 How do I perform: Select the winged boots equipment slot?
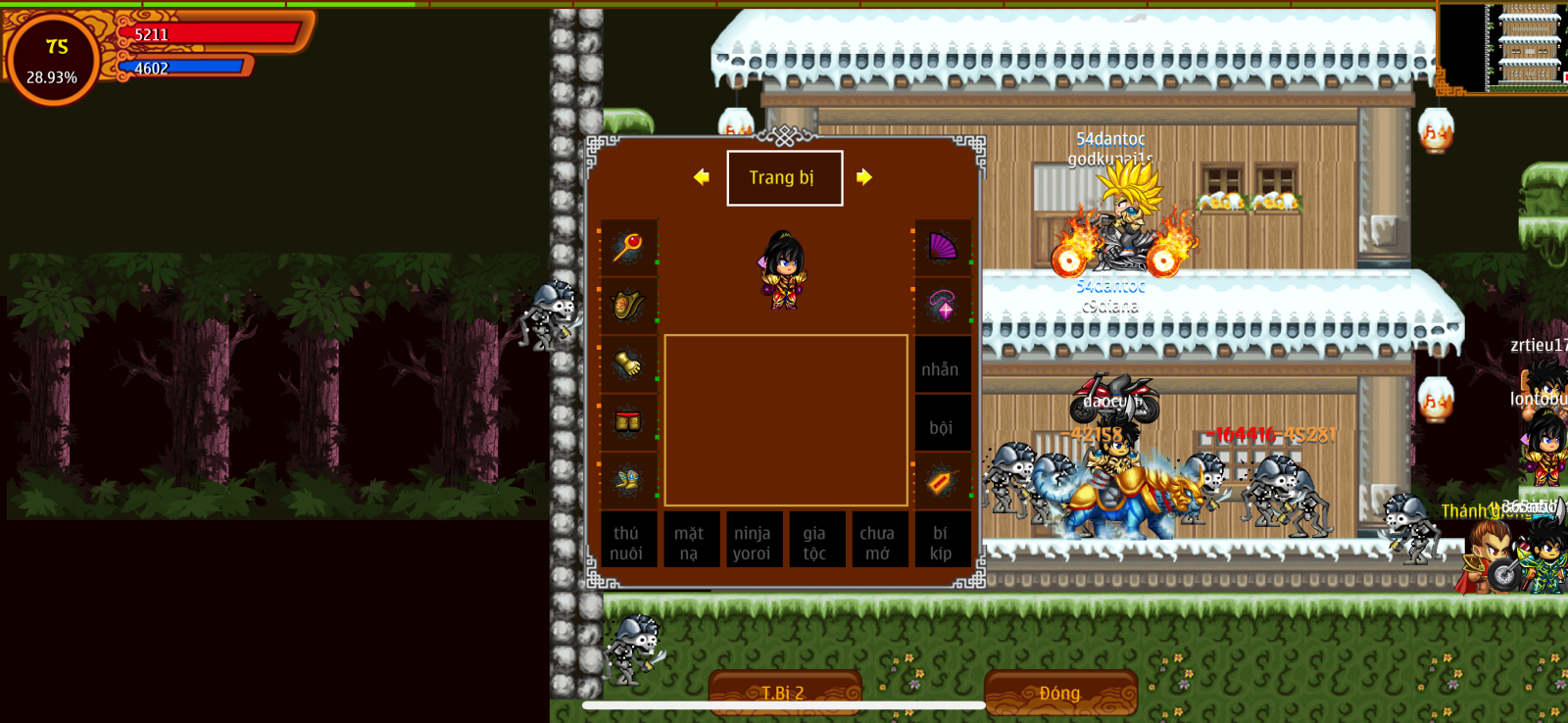(x=628, y=480)
